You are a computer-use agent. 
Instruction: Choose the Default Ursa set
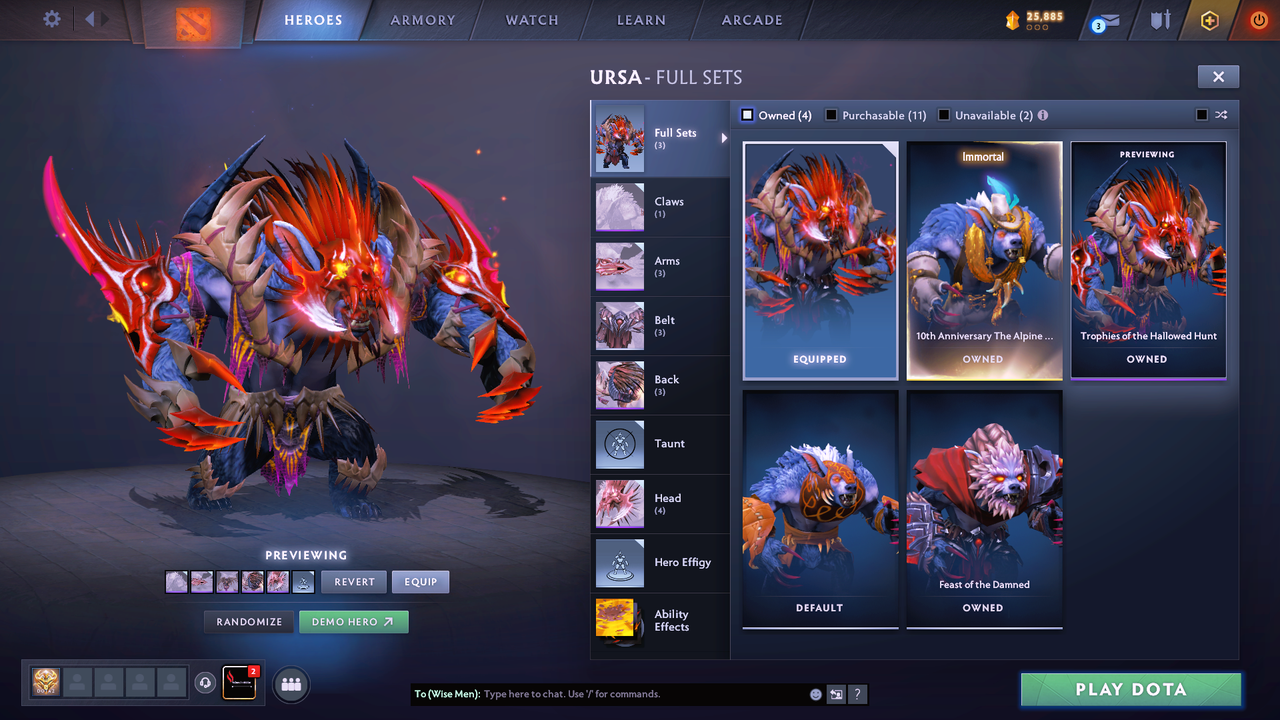click(820, 509)
